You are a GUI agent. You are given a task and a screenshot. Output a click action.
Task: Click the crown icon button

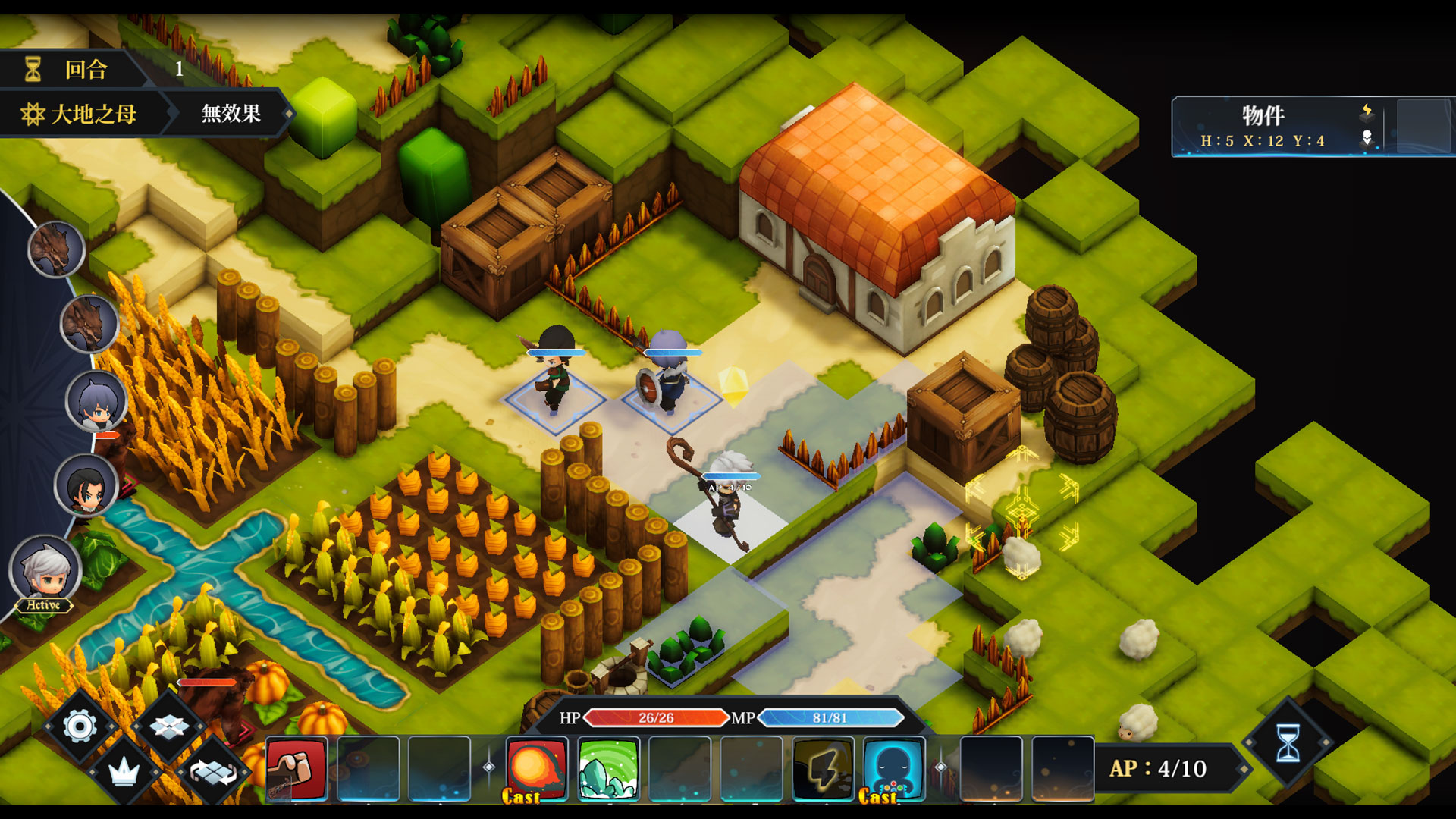[124, 773]
